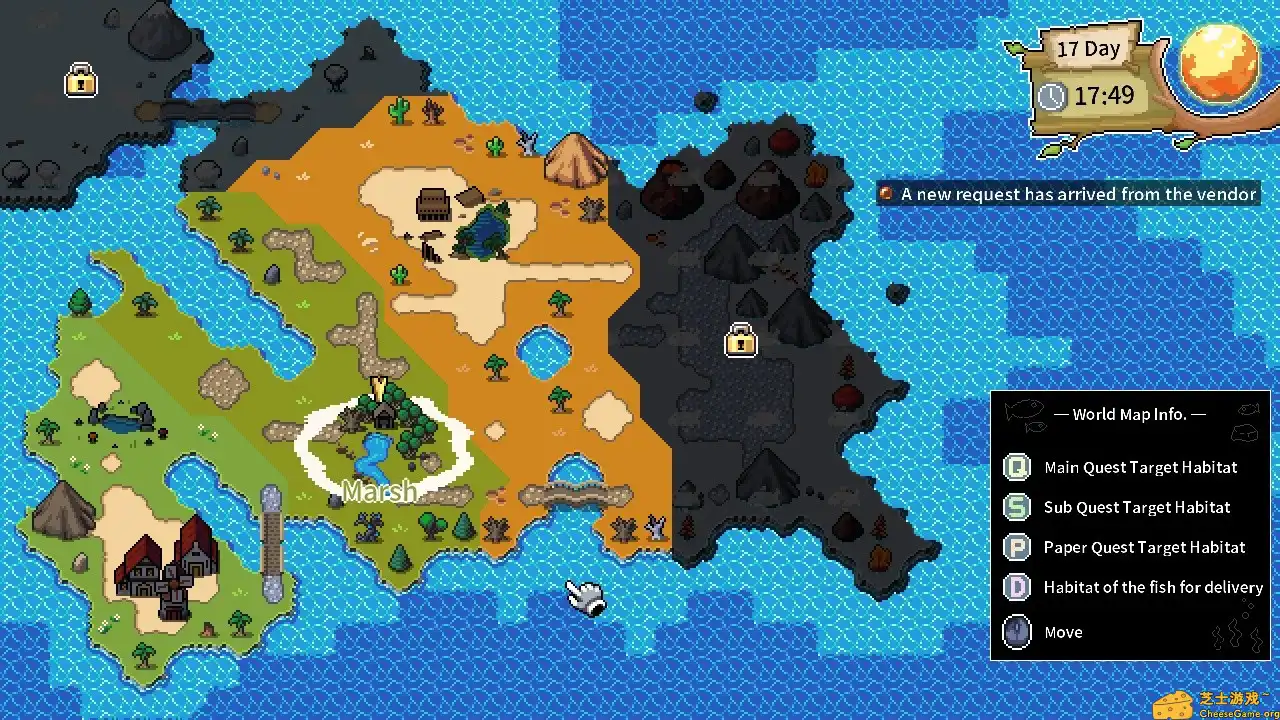Image resolution: width=1280 pixels, height=720 pixels.
Task: Select the Main Quest Target Habitat icon
Action: (x=1016, y=467)
